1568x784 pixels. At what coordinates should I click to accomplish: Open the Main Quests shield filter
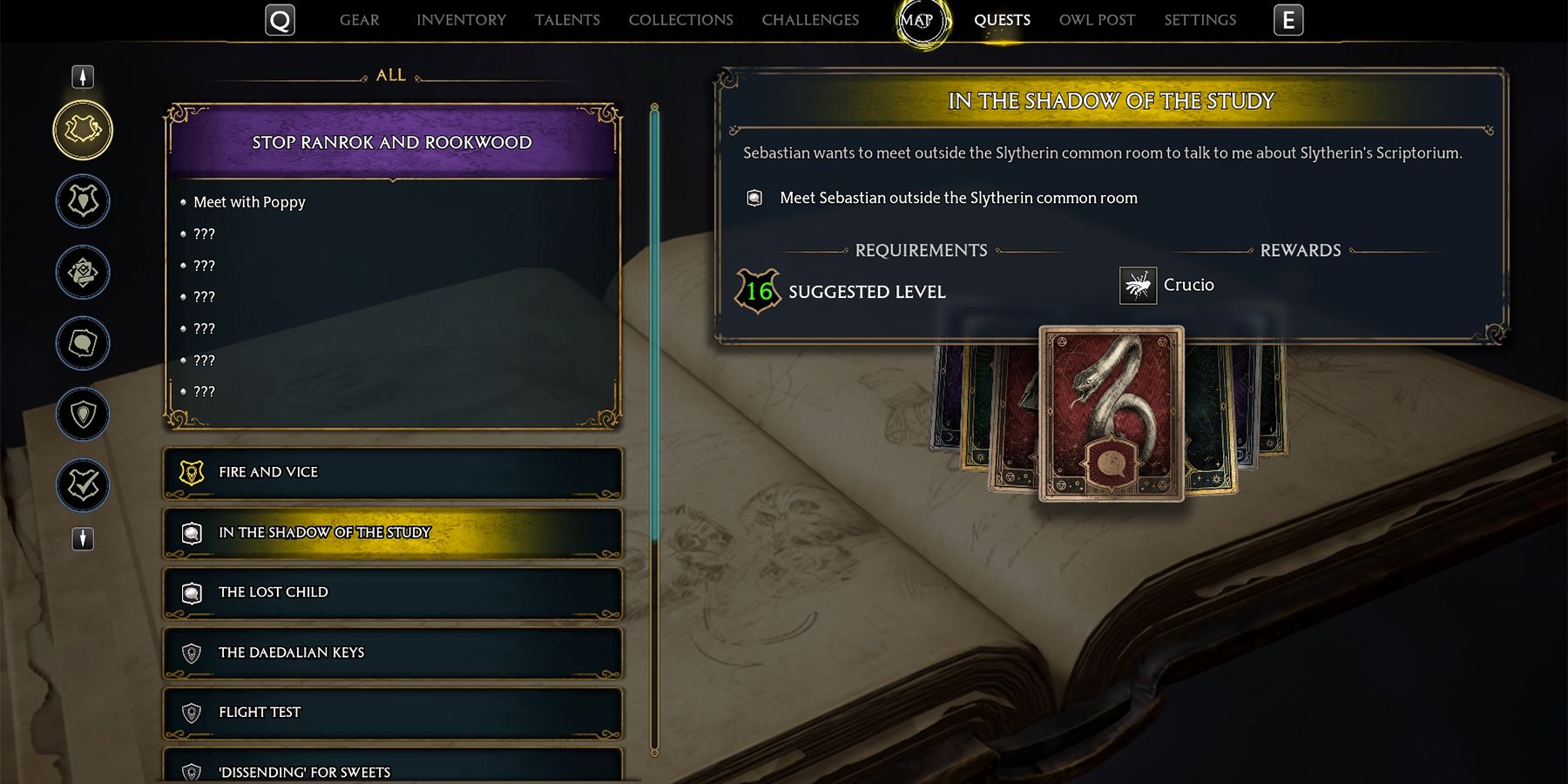tap(83, 199)
